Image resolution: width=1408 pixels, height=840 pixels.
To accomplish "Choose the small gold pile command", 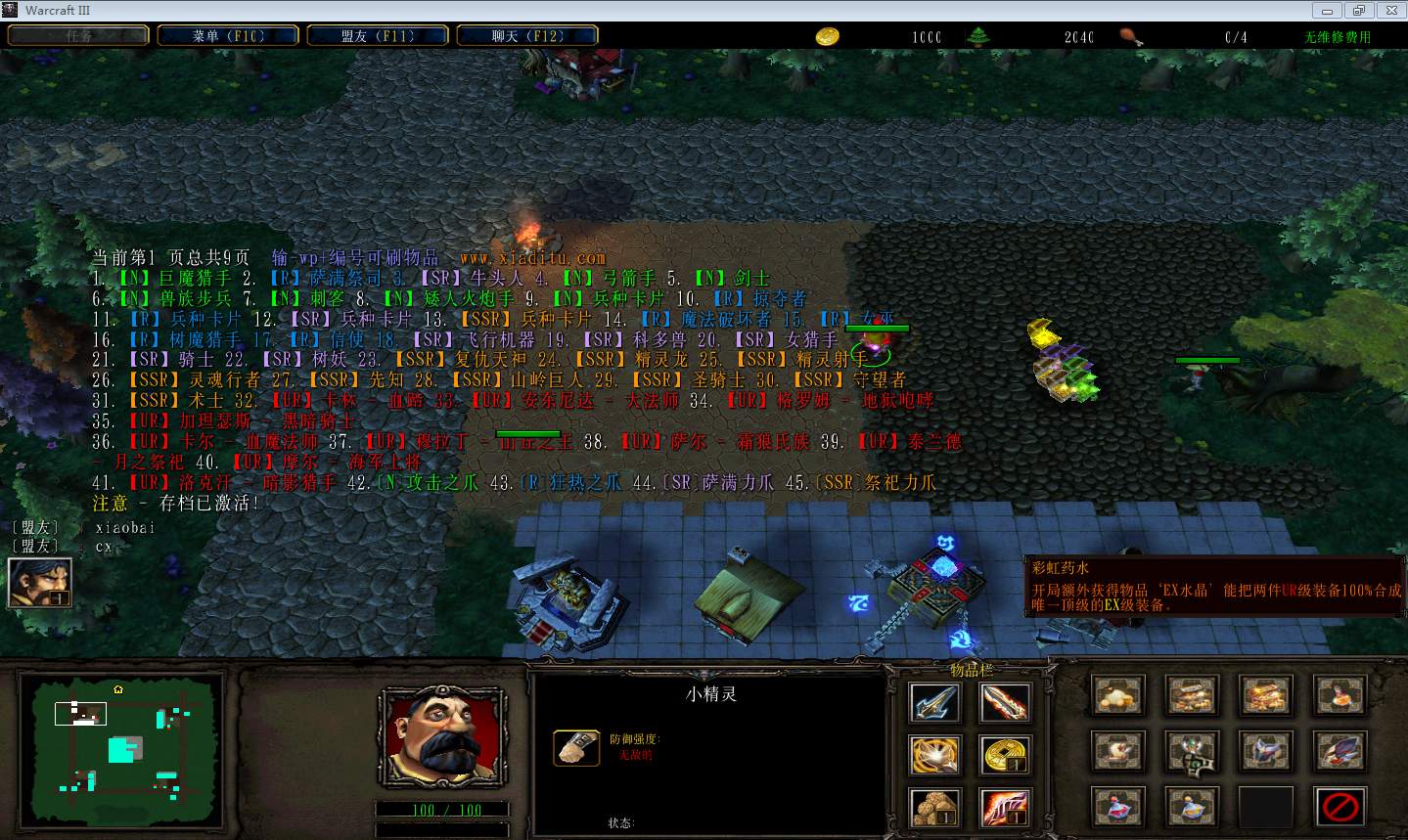I will click(x=1116, y=696).
